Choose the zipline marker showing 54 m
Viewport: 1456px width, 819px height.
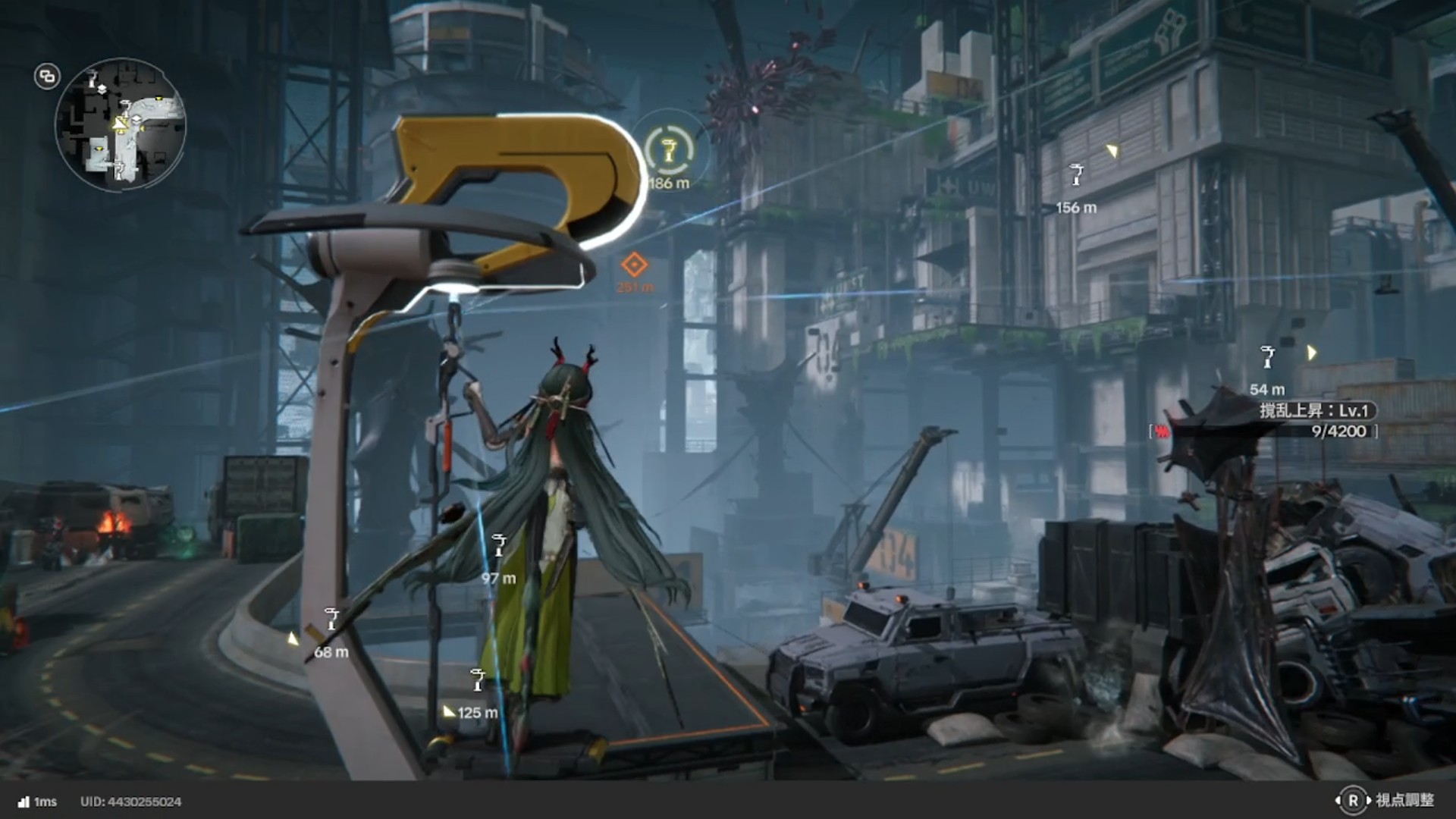(1267, 356)
